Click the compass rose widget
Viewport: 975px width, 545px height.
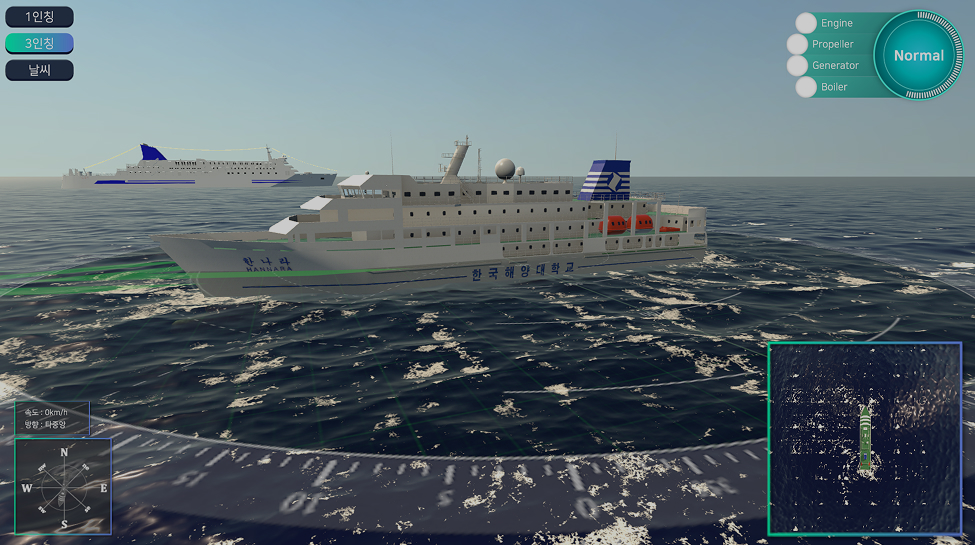pyautogui.click(x=64, y=487)
